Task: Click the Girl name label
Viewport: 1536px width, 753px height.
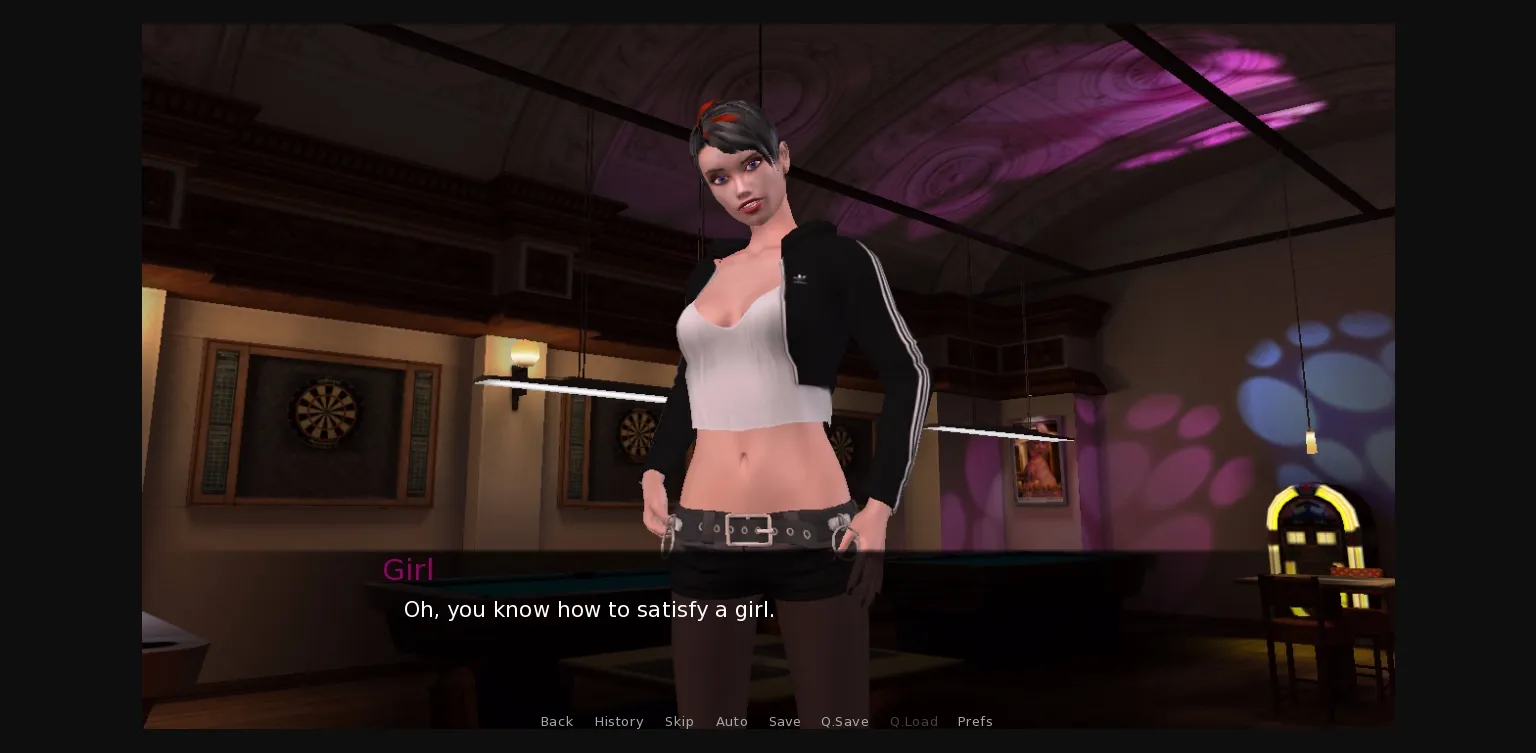Action: tap(408, 569)
